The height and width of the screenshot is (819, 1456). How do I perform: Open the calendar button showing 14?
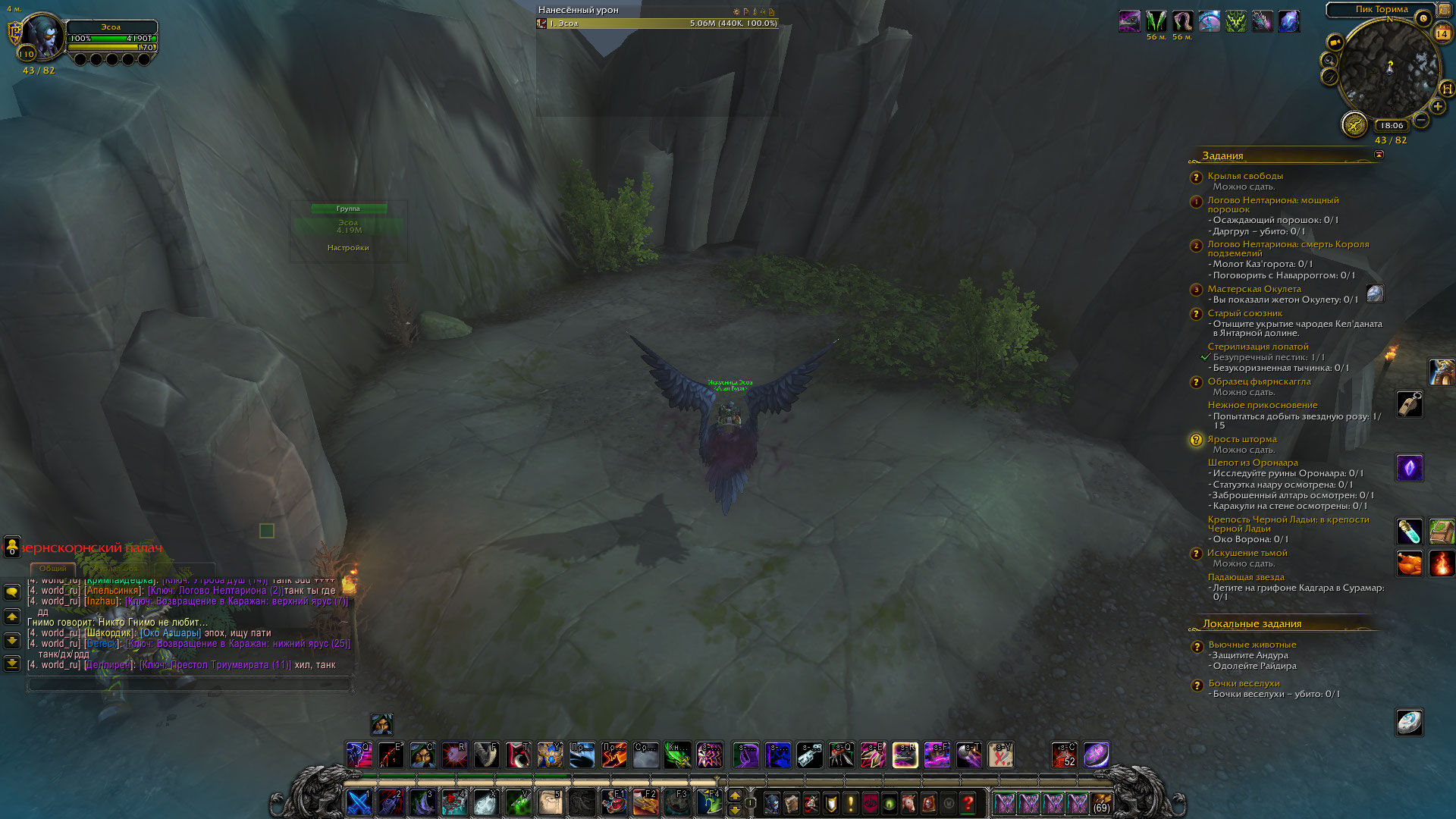[x=1442, y=33]
